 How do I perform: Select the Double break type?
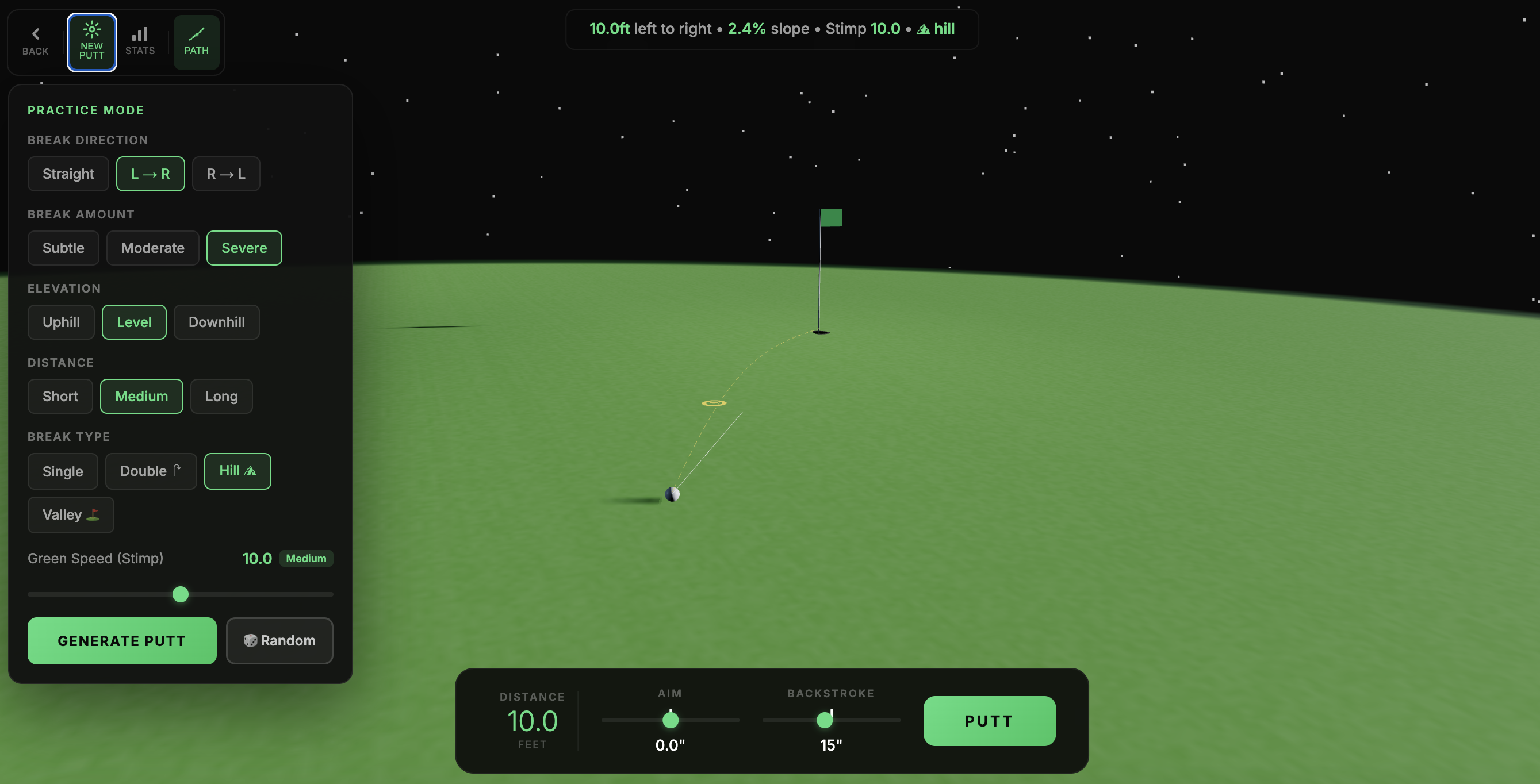[x=151, y=471]
